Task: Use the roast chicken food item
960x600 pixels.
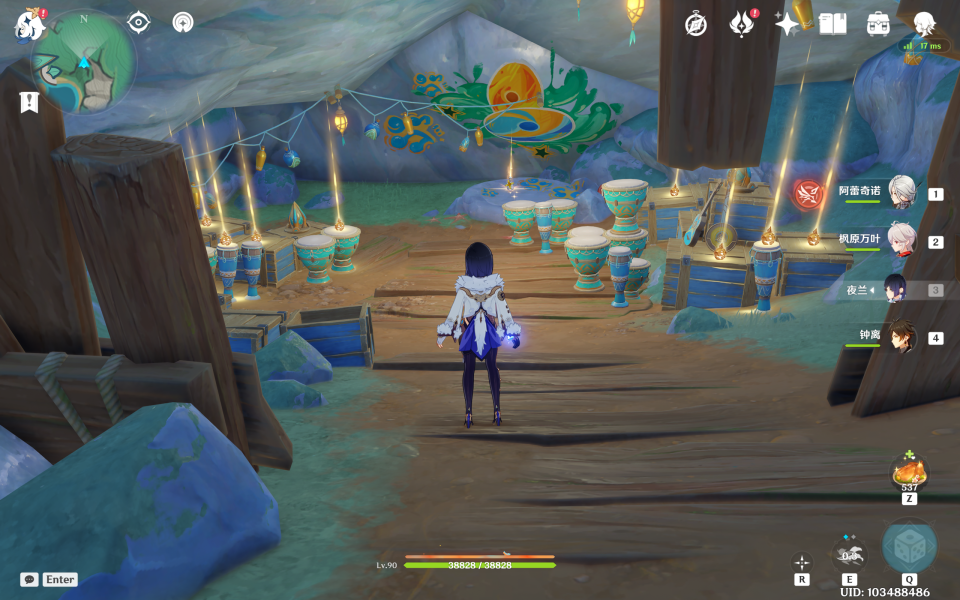Action: [909, 471]
